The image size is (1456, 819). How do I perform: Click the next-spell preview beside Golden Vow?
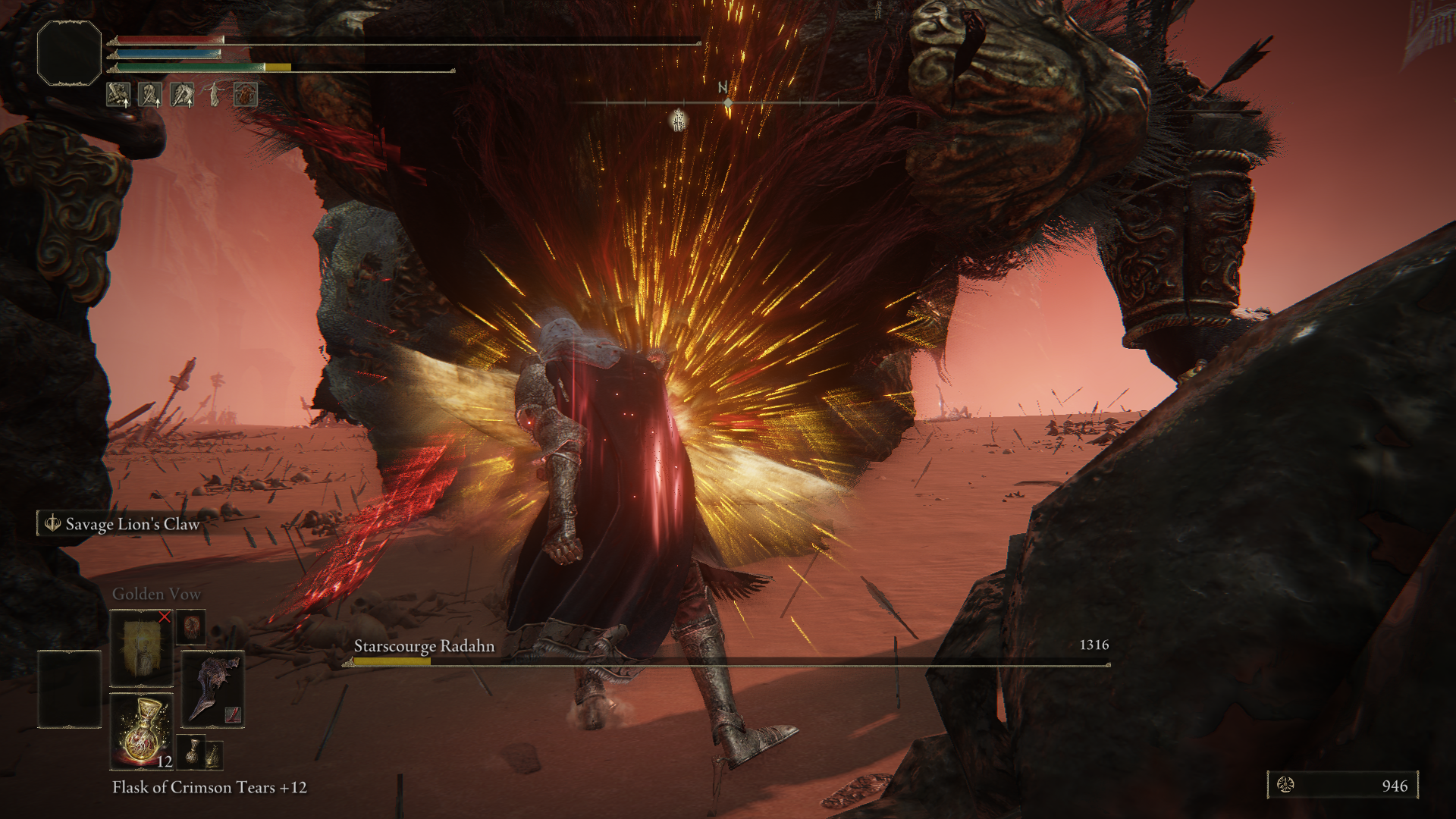point(190,629)
